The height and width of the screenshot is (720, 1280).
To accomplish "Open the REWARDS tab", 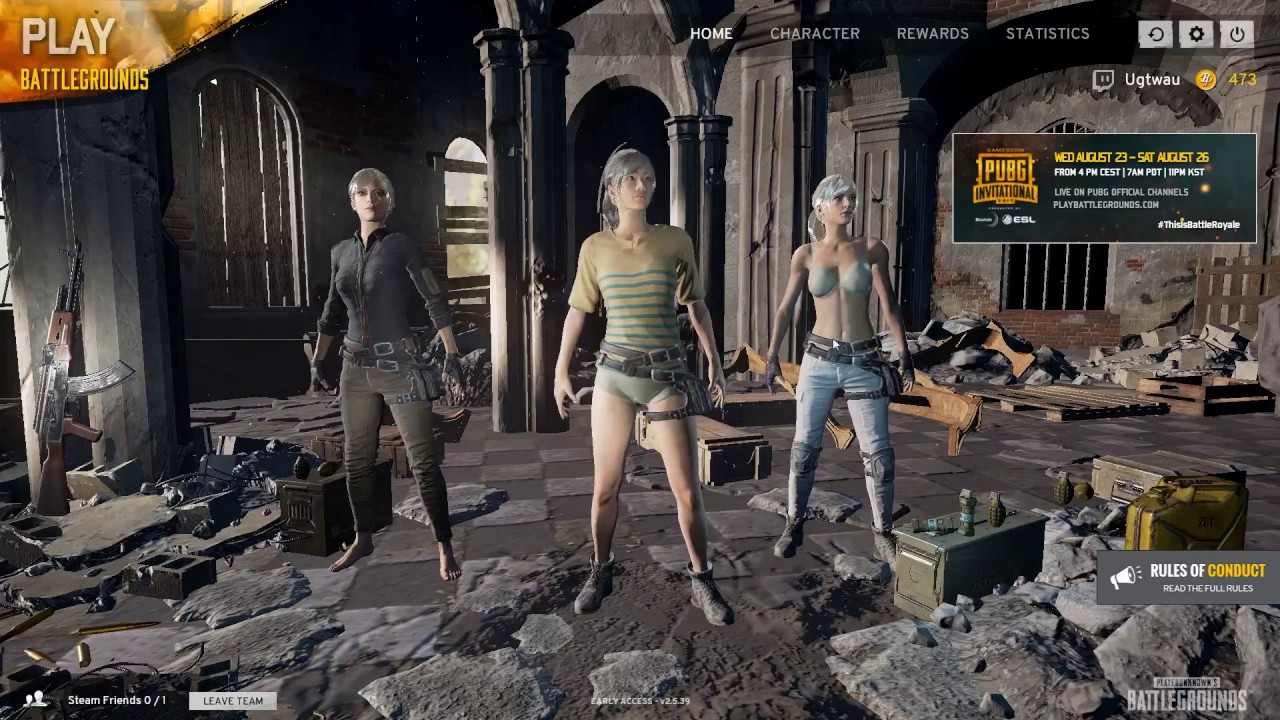I will click(932, 34).
